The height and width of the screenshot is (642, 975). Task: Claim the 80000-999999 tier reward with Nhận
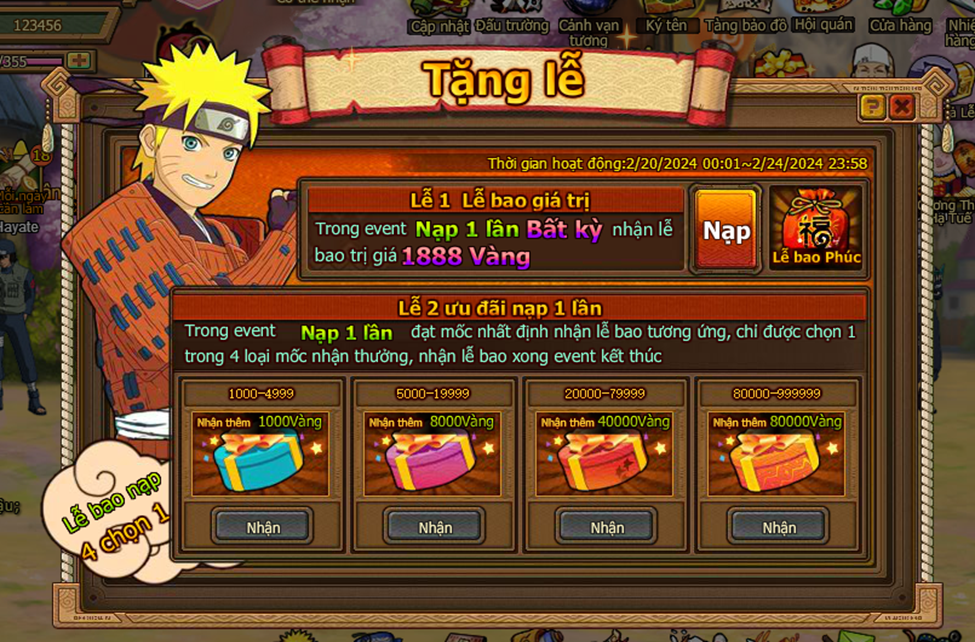pyautogui.click(x=779, y=526)
